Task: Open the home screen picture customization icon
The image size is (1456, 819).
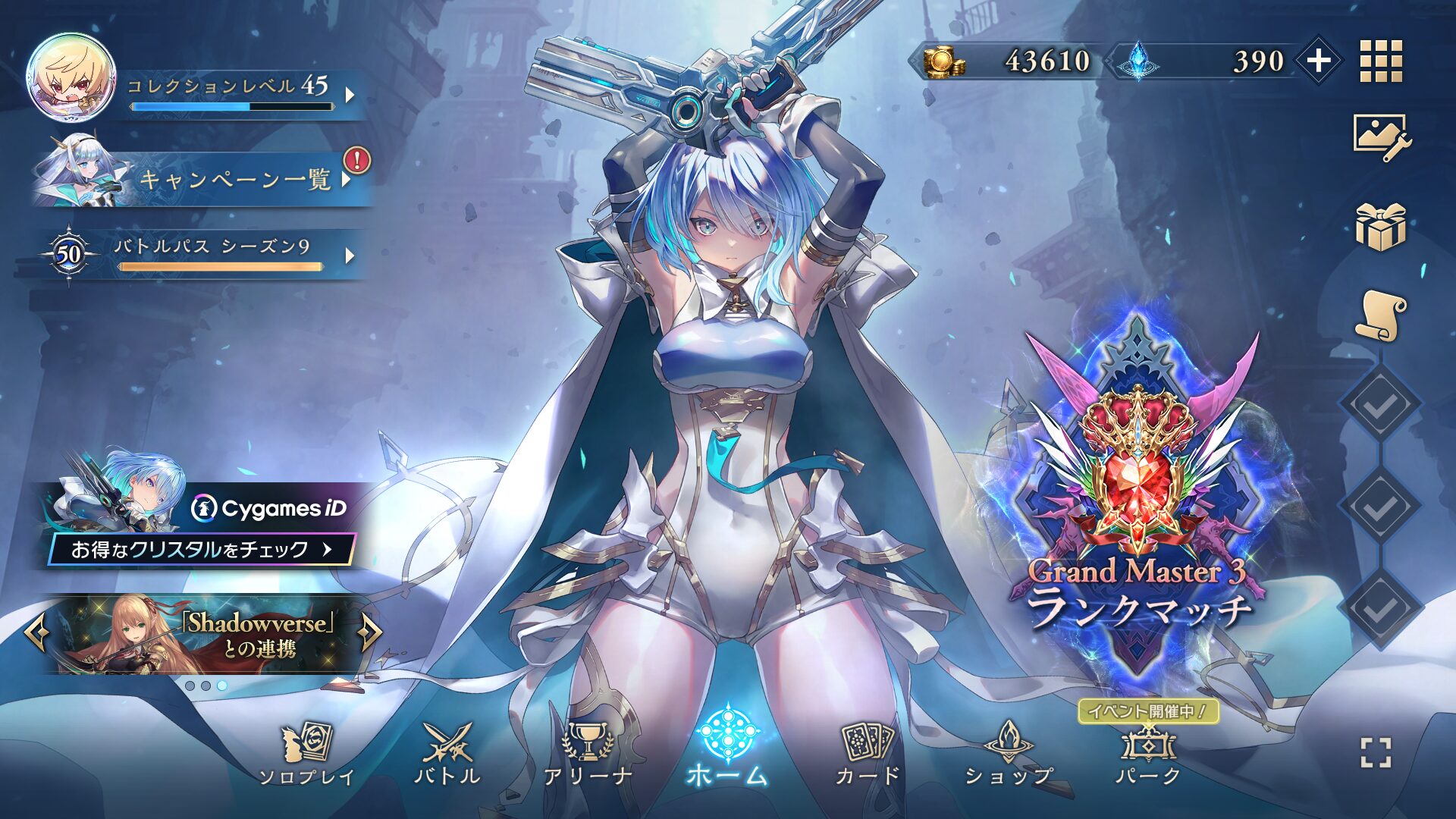Action: [x=1381, y=138]
